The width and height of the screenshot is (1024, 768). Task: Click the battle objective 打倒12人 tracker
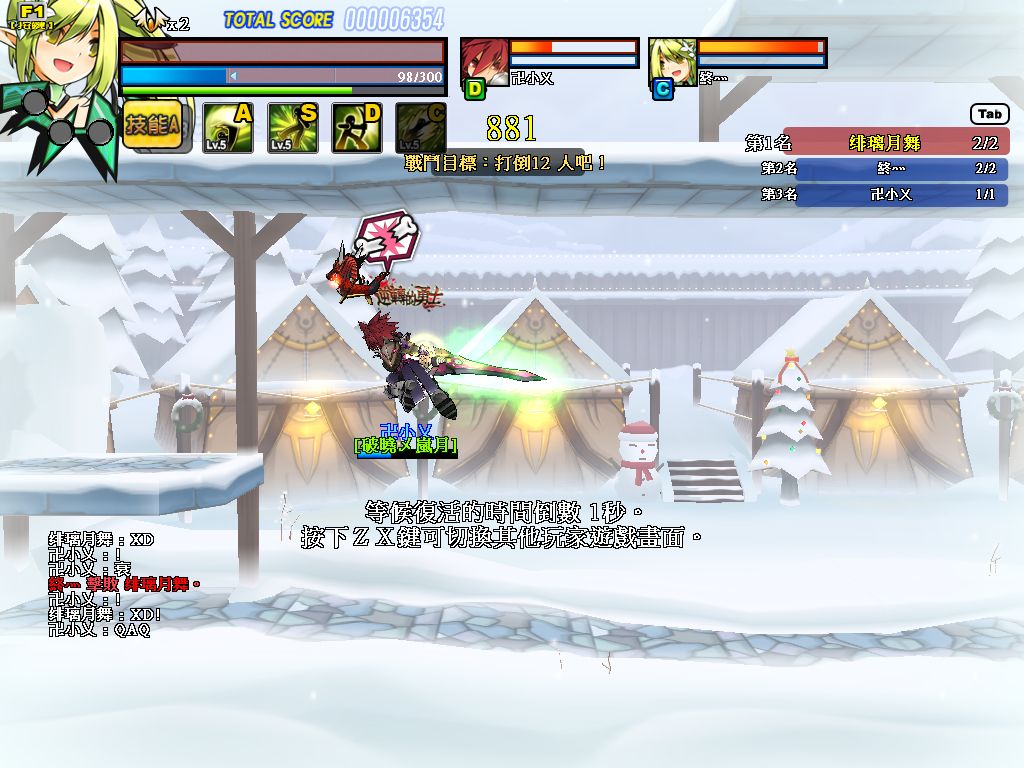(x=504, y=162)
